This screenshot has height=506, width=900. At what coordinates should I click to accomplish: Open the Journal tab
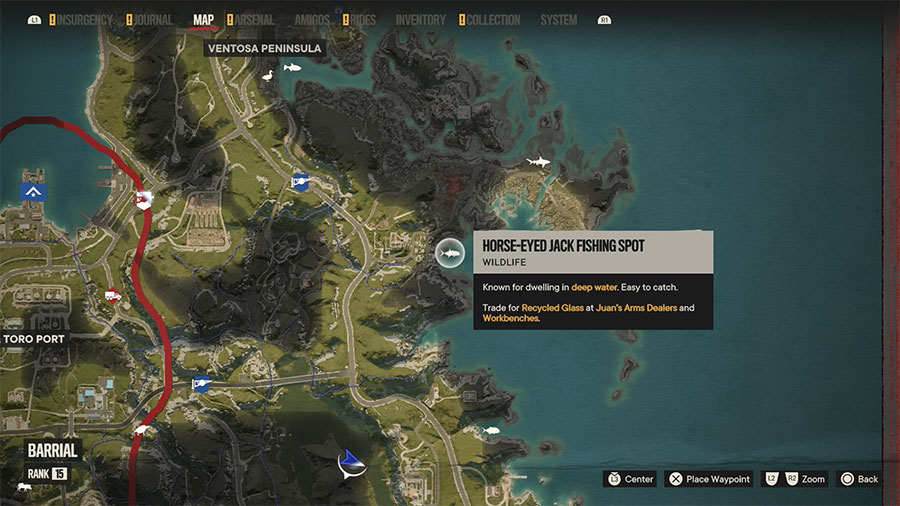(153, 20)
